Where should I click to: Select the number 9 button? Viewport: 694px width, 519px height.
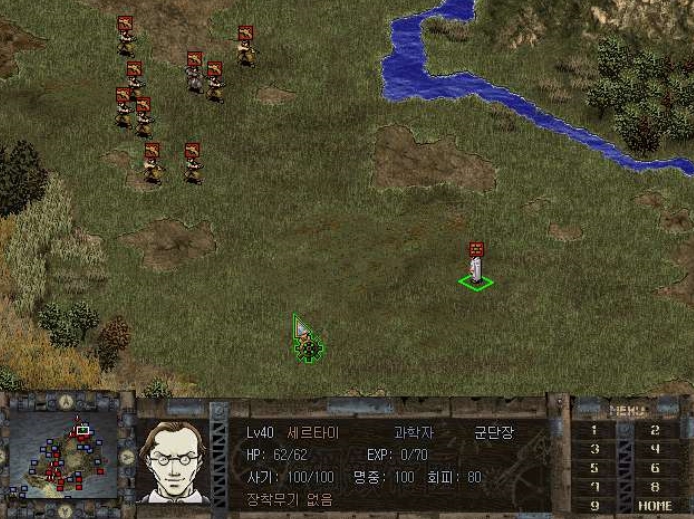[596, 506]
